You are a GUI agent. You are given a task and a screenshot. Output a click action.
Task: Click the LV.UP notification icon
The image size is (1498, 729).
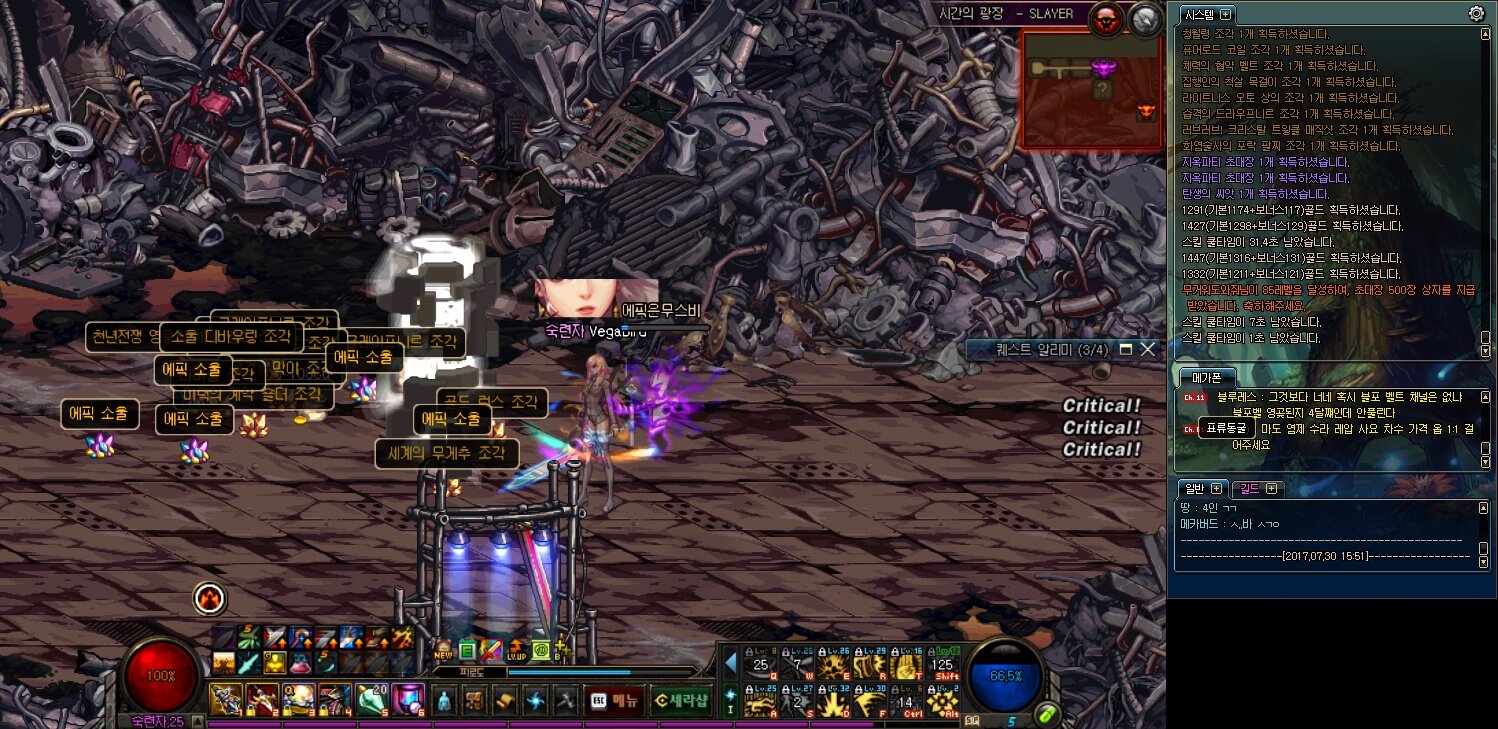coord(516,649)
